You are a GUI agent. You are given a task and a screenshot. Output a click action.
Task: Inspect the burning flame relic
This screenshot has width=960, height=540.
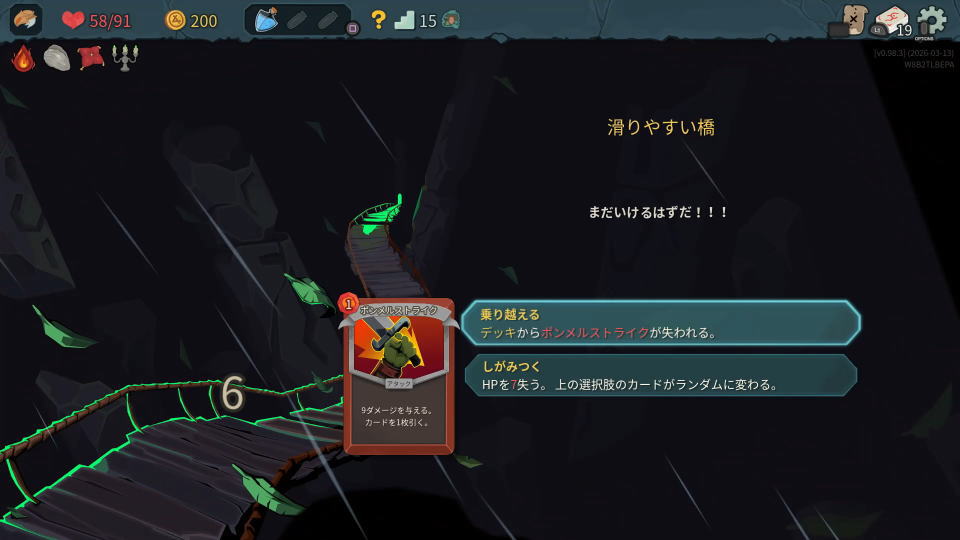[24, 58]
